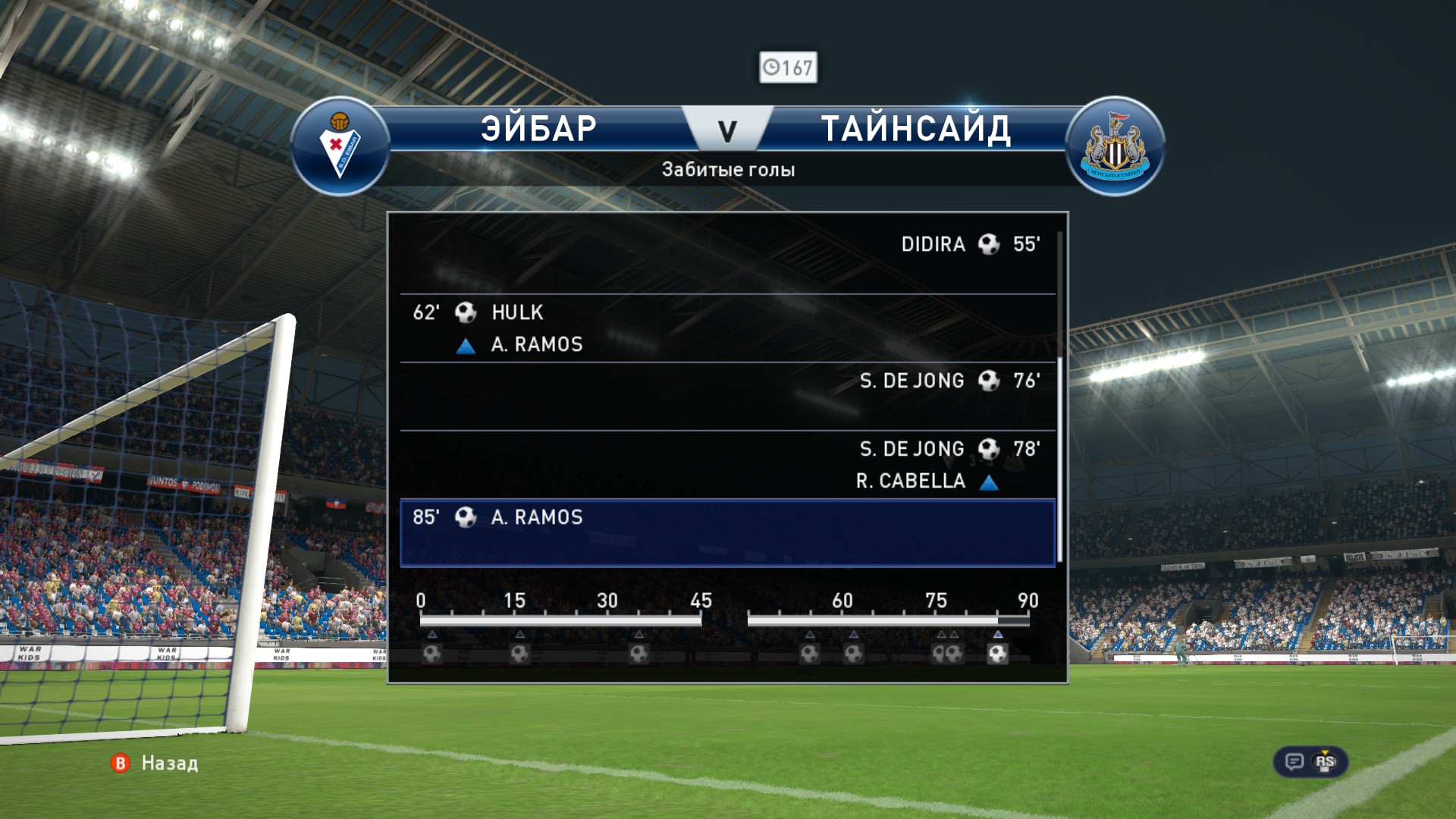1456x819 pixels.
Task: Click the highlighted A. Ramos 85' goal
Action: [x=728, y=532]
